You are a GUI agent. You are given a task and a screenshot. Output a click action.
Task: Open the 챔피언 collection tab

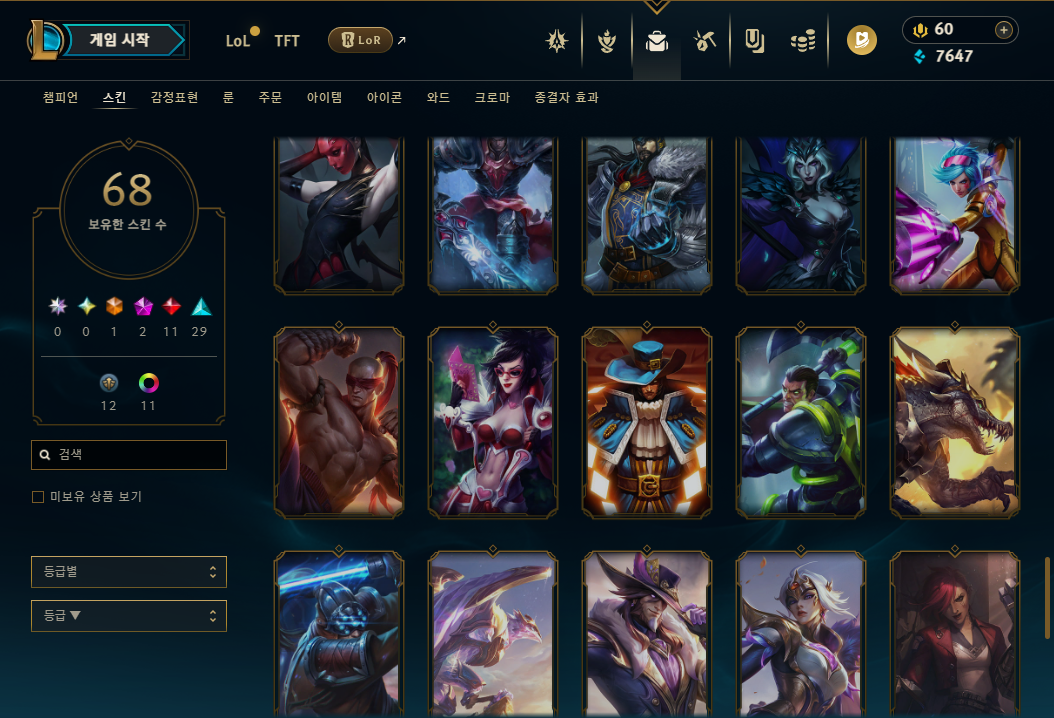pyautogui.click(x=60, y=98)
